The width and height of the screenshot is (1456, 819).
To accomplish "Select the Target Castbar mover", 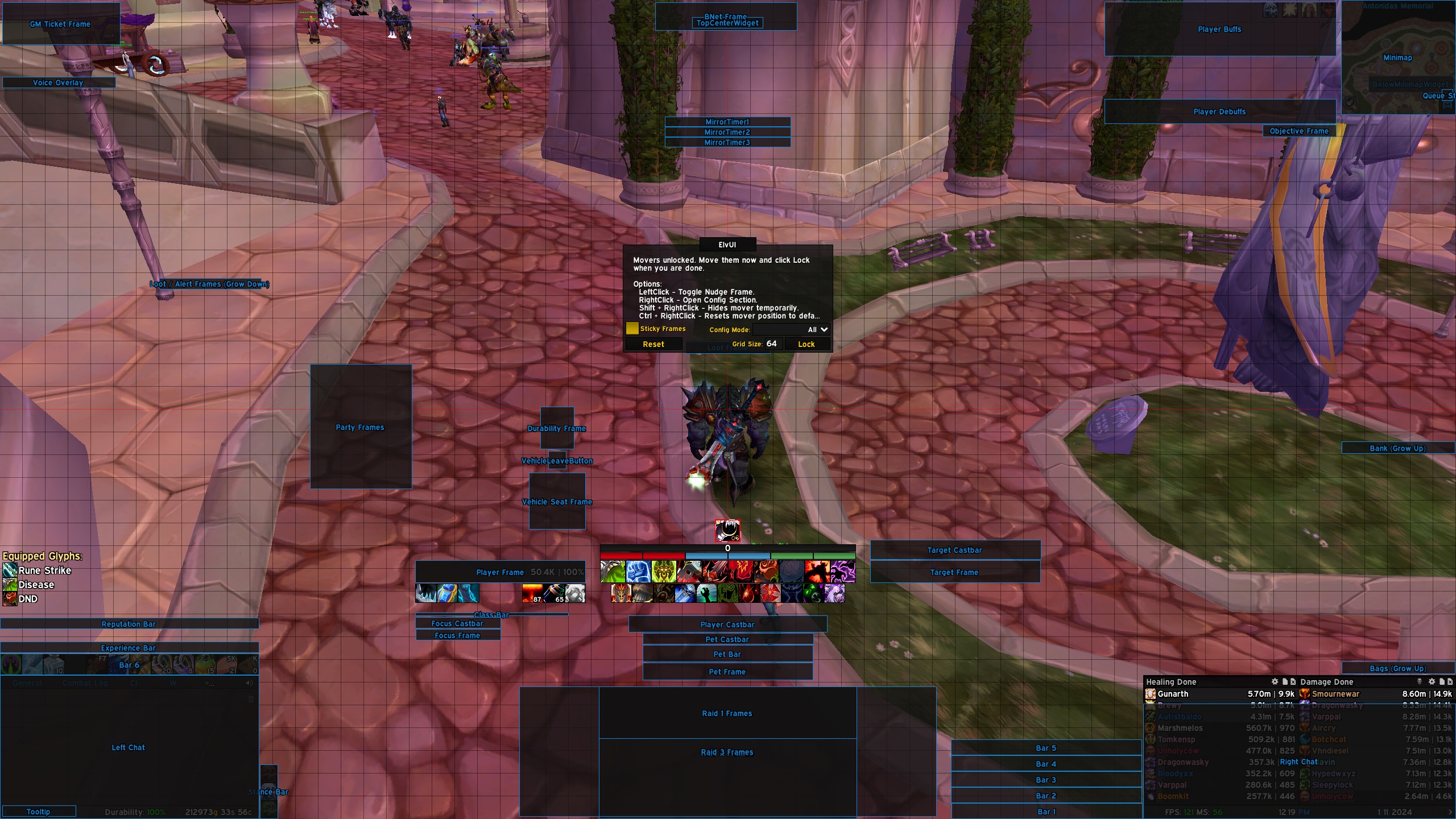I will point(954,550).
